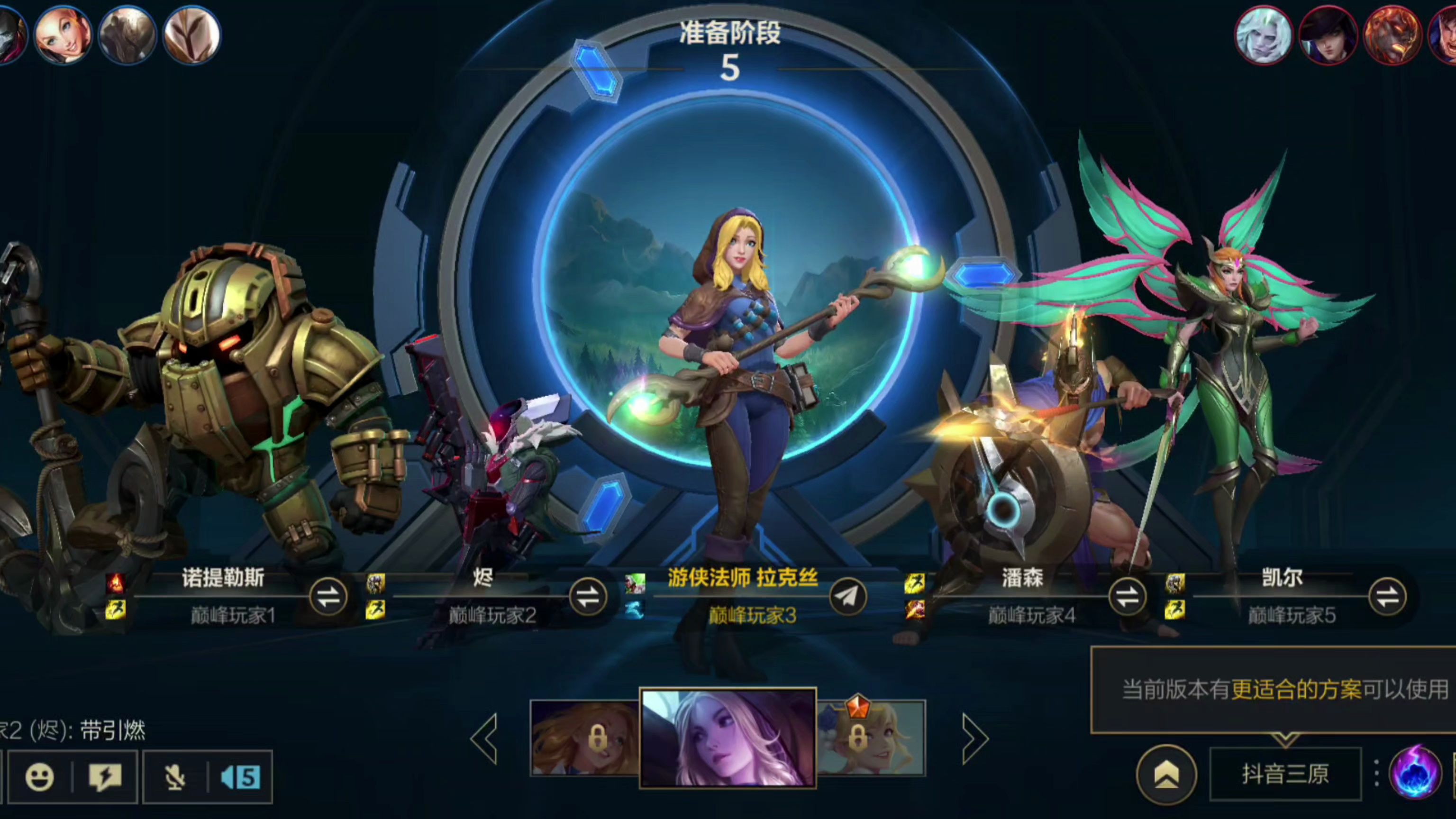1456x819 pixels.
Task: Open the 抖音三原 rune loadout selector
Action: click(1285, 774)
